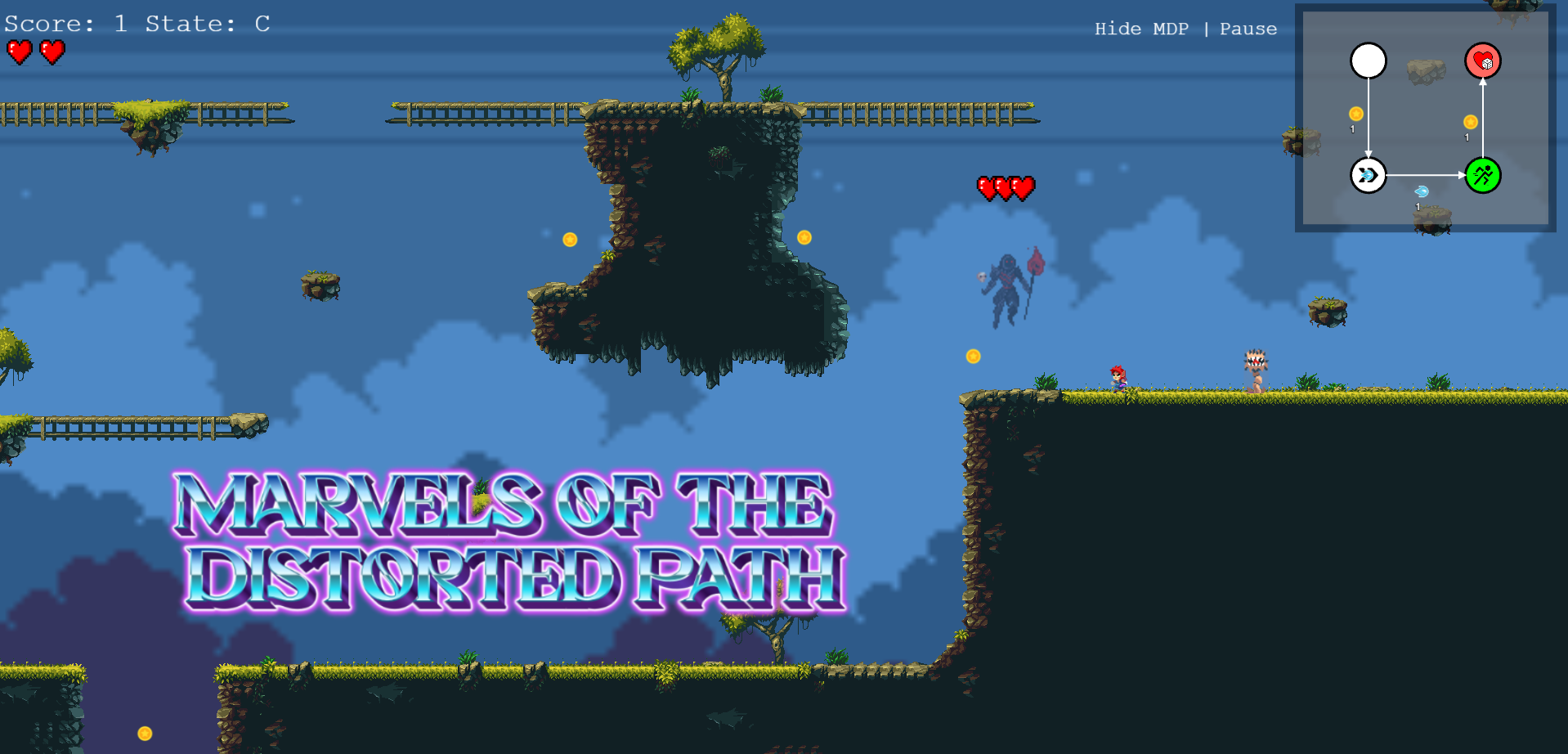Pause the game

(x=1248, y=29)
